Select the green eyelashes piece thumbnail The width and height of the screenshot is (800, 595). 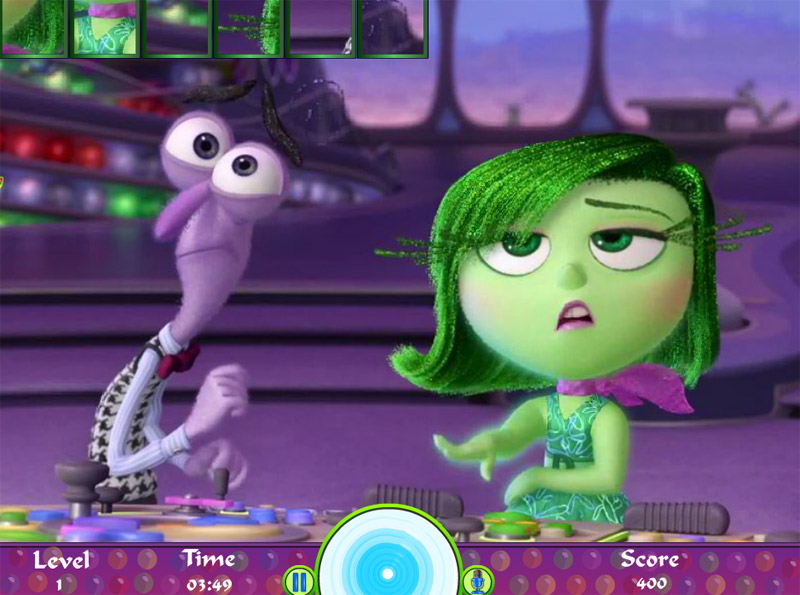coord(249,27)
